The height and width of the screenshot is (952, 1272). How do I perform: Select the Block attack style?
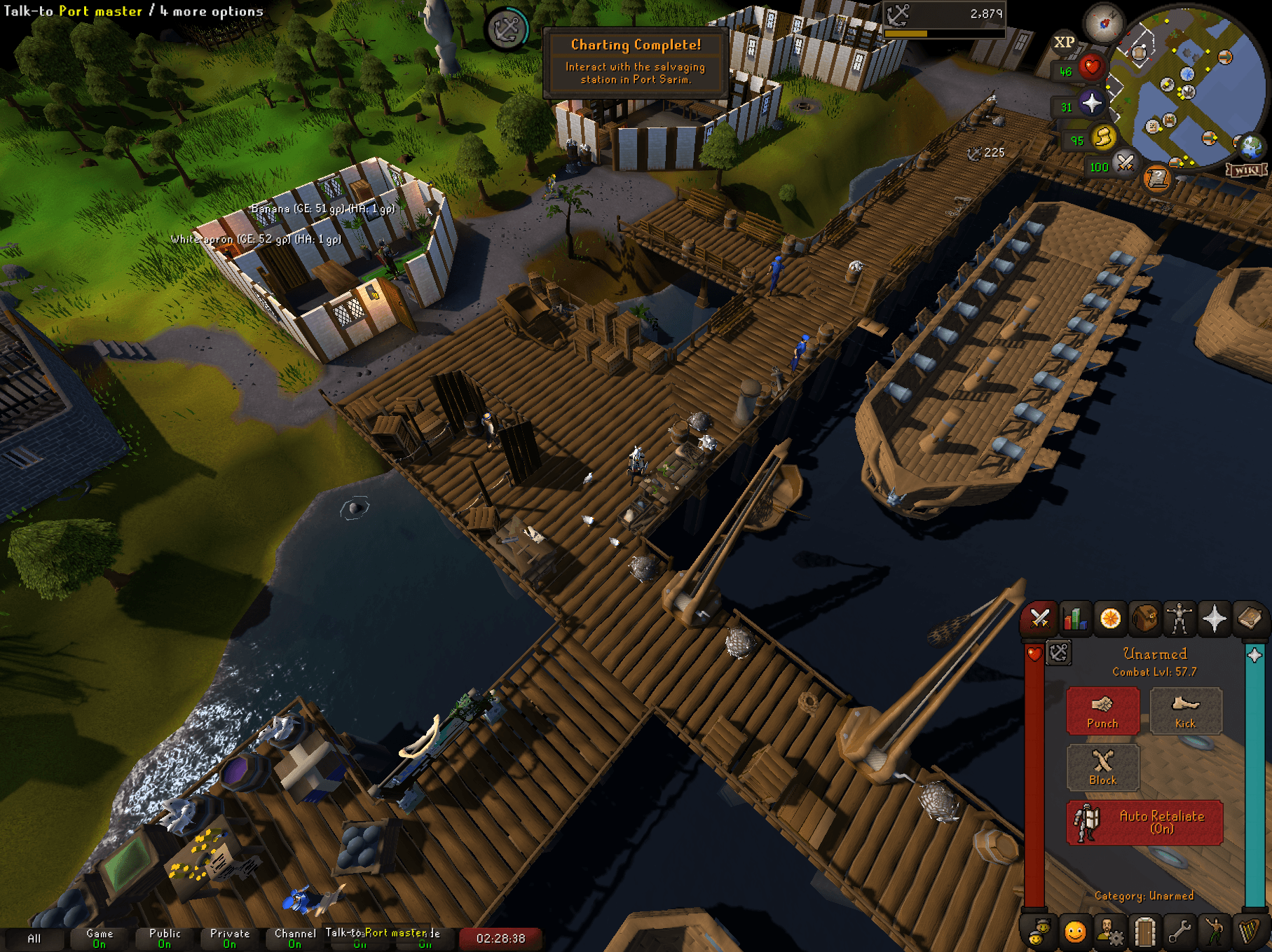[x=1102, y=768]
